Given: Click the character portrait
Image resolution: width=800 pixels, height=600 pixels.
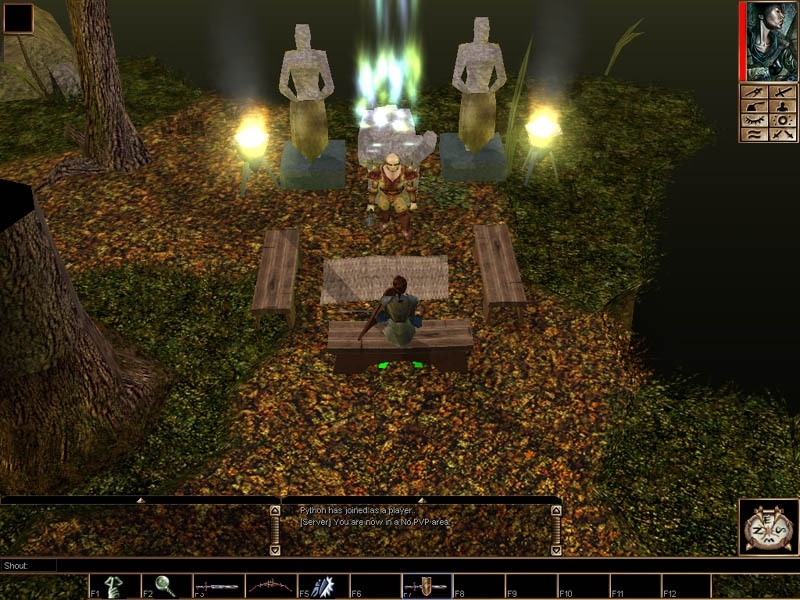Looking at the screenshot, I should [x=771, y=40].
